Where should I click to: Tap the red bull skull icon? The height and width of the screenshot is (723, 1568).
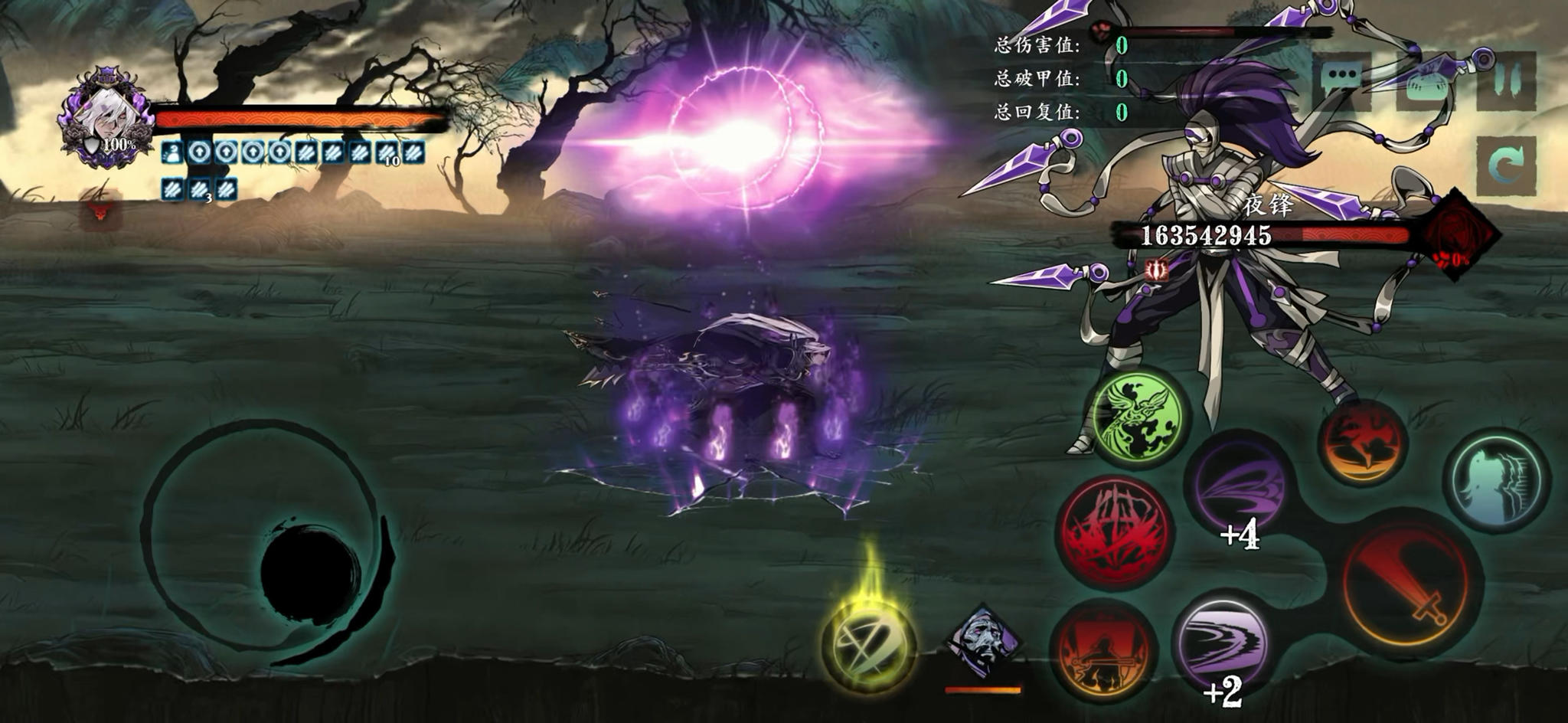[x=100, y=211]
